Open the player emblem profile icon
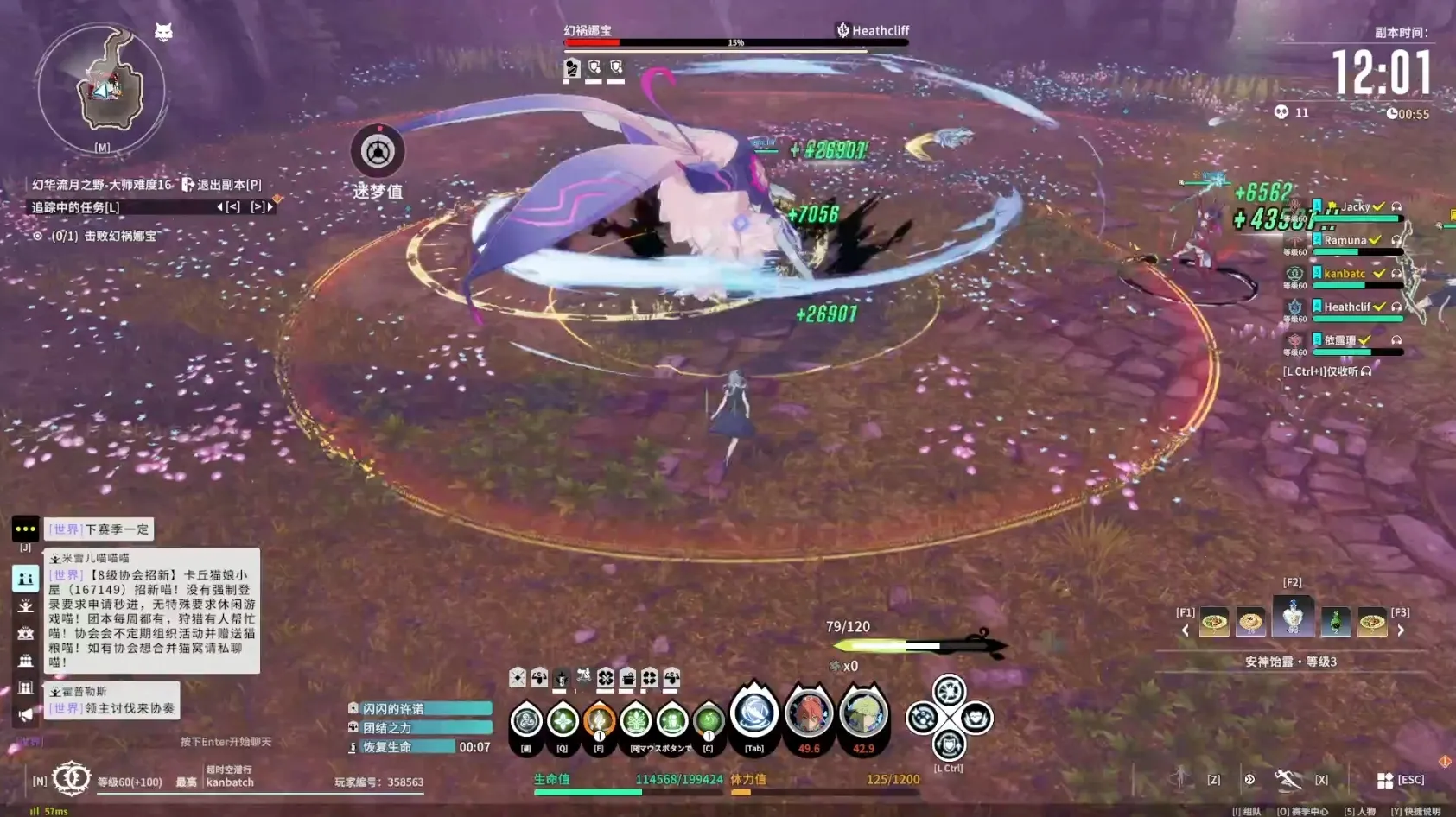This screenshot has height=817, width=1456. pos(71,778)
